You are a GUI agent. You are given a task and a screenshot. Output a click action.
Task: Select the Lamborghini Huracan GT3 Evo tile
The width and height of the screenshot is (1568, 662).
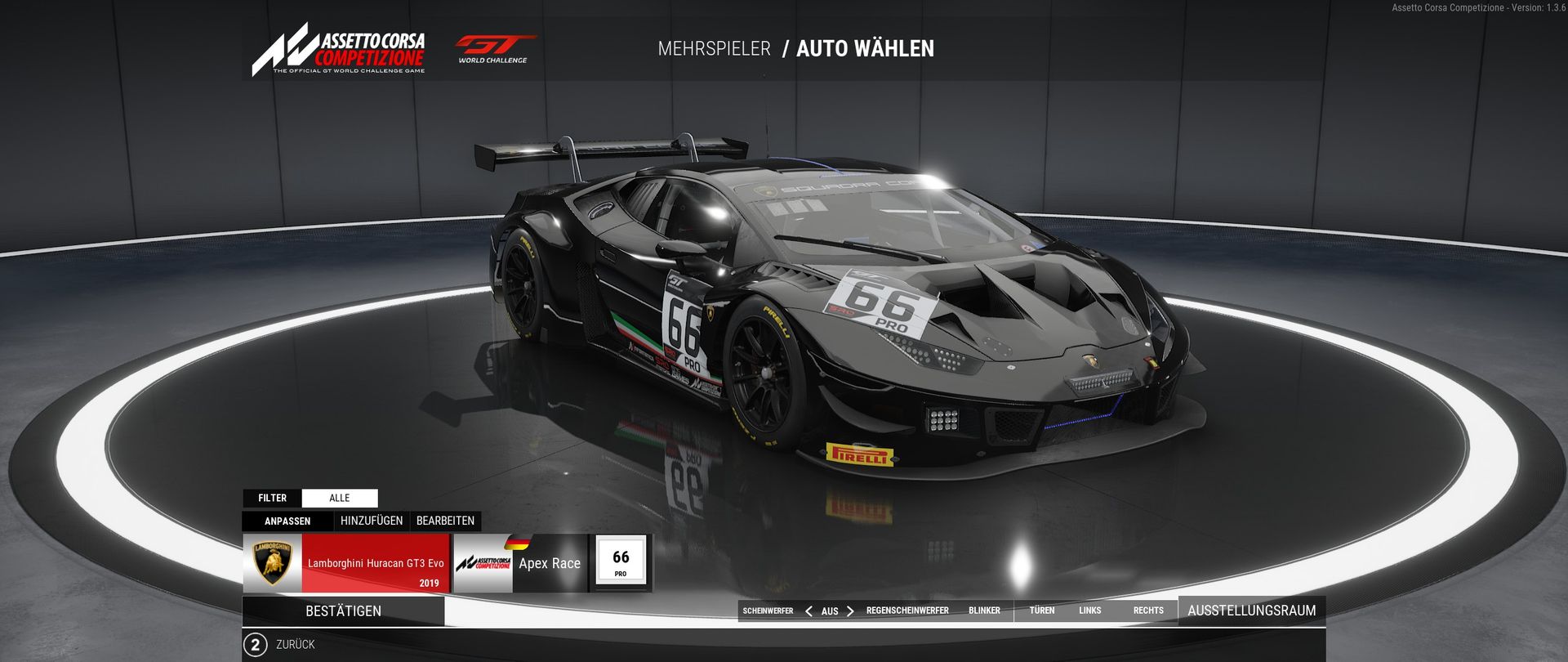[346, 563]
